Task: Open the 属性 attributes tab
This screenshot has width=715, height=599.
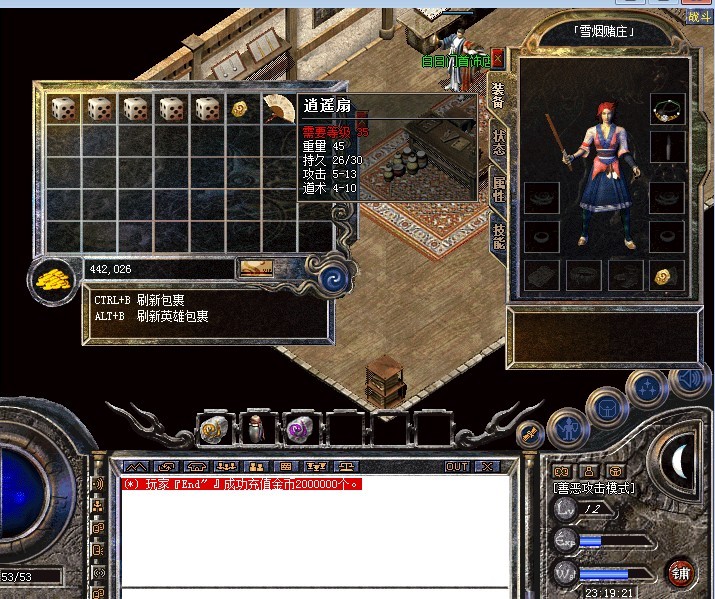Action: coord(498,189)
